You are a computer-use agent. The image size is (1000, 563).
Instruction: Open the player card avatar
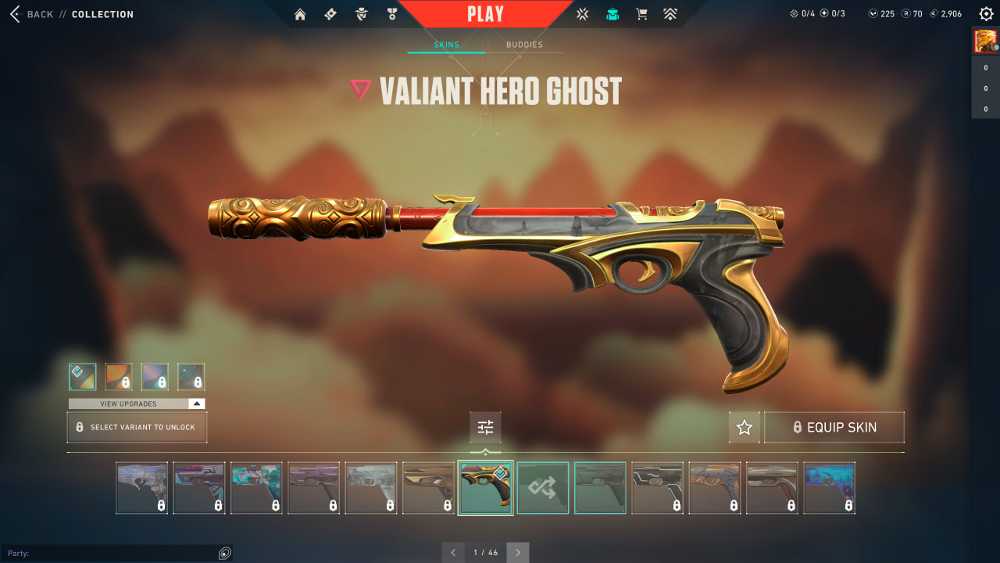(x=985, y=41)
